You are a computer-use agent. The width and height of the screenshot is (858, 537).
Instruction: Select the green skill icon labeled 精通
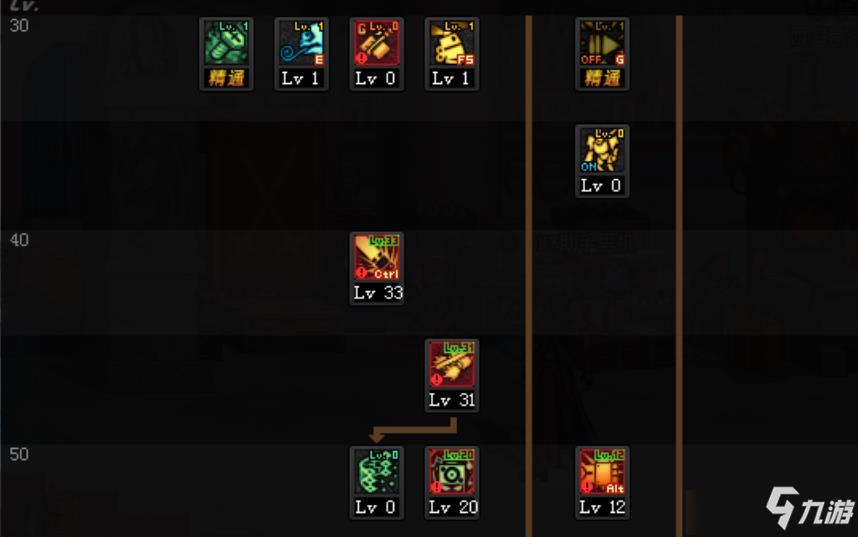click(x=226, y=44)
